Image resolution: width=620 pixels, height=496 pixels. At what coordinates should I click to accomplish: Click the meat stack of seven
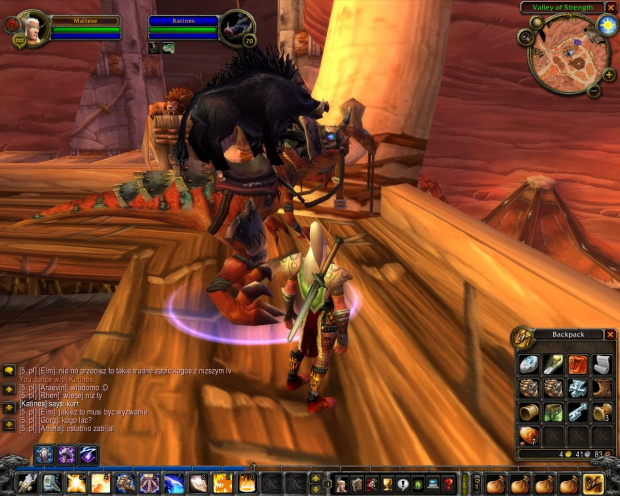[x=528, y=436]
